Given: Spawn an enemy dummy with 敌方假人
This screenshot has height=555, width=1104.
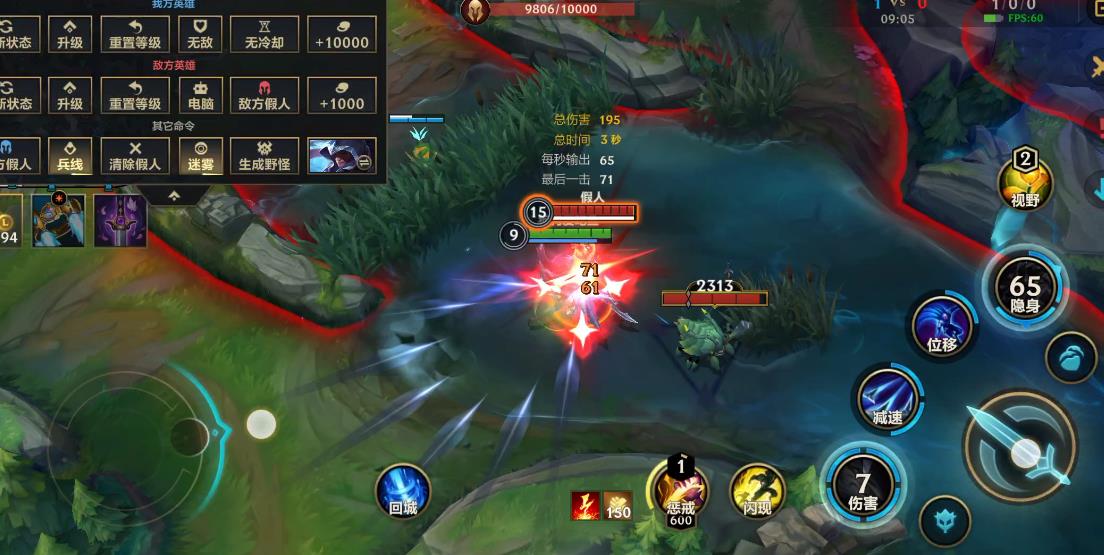Looking at the screenshot, I should coord(264,95).
